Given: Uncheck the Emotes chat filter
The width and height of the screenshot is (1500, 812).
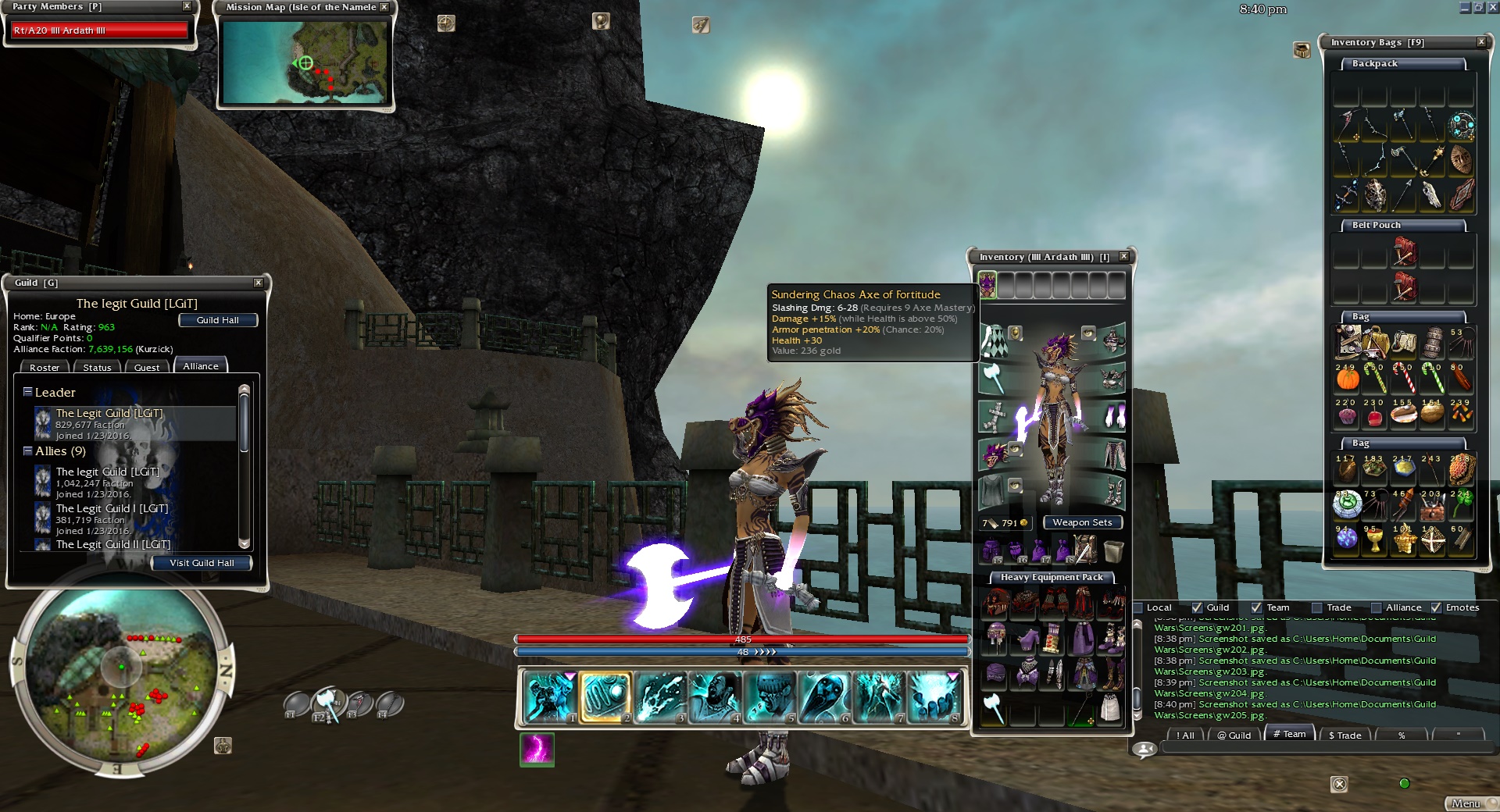Looking at the screenshot, I should point(1436,607).
